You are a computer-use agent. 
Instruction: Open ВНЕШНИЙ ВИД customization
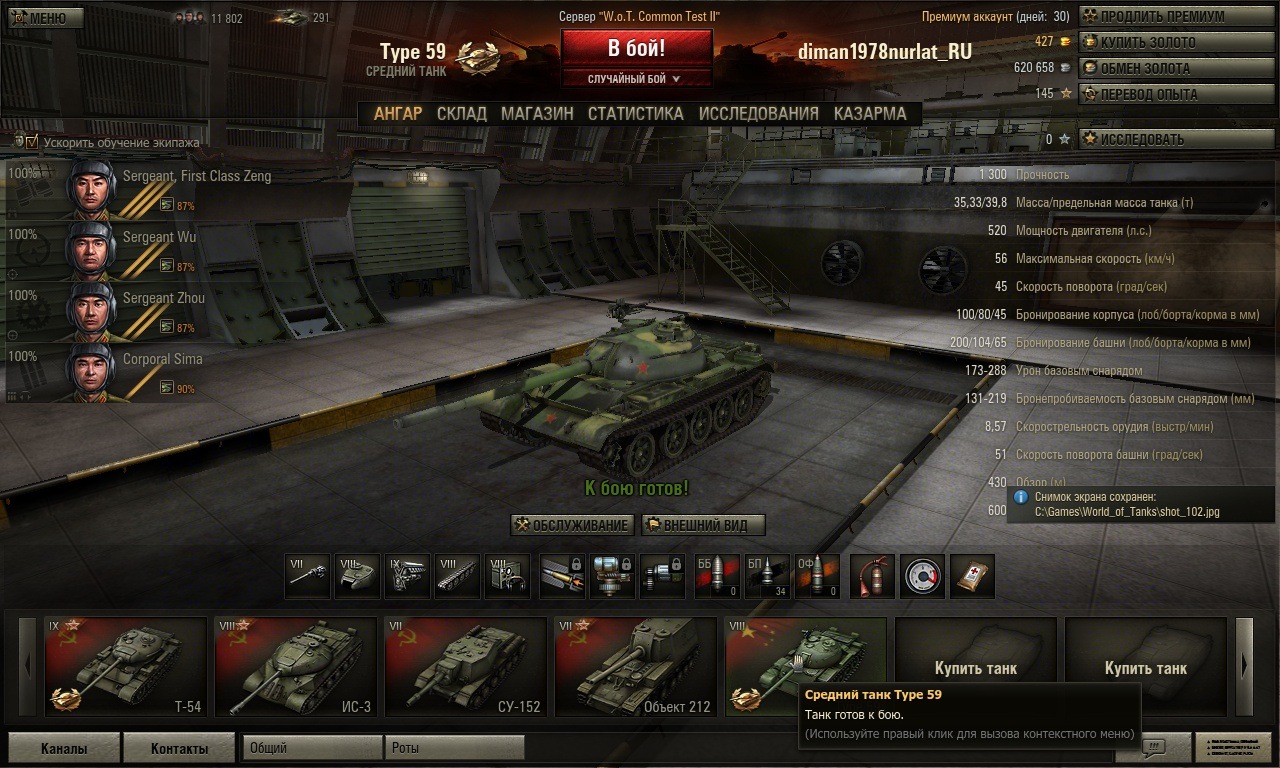[702, 525]
